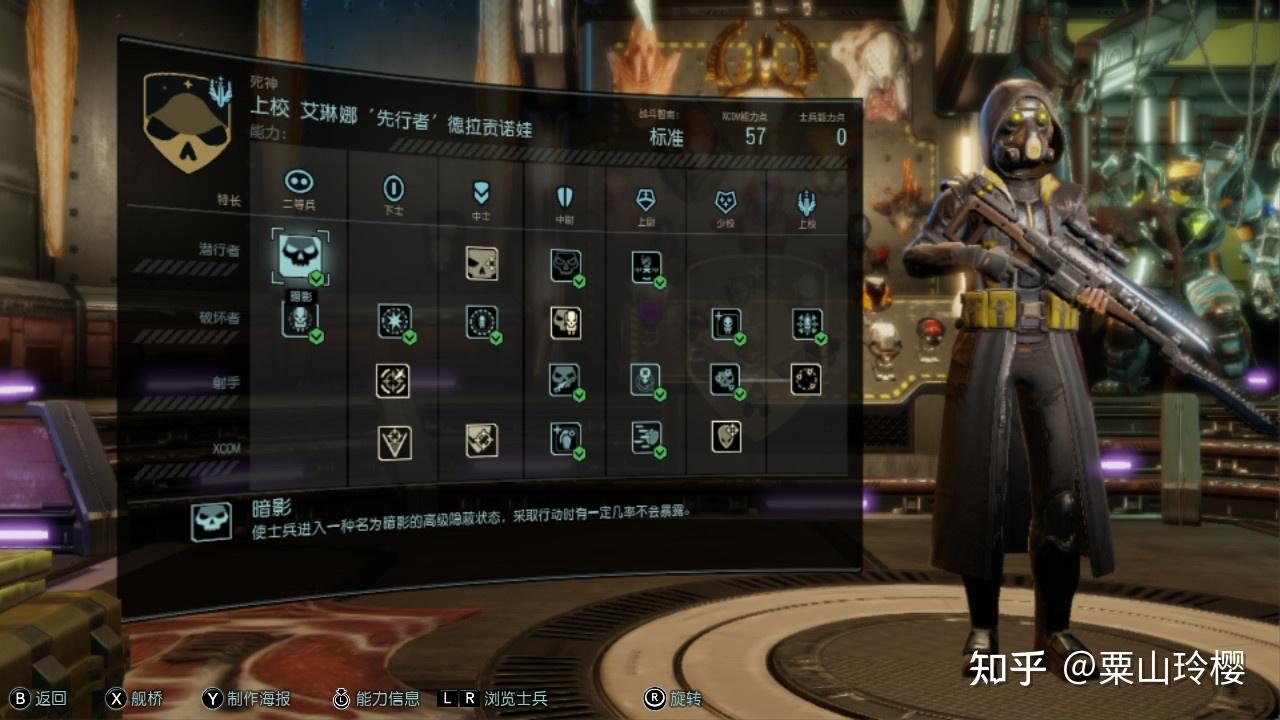
Task: Pick the 潜行者 ability under 上尉
Action: pos(647,267)
